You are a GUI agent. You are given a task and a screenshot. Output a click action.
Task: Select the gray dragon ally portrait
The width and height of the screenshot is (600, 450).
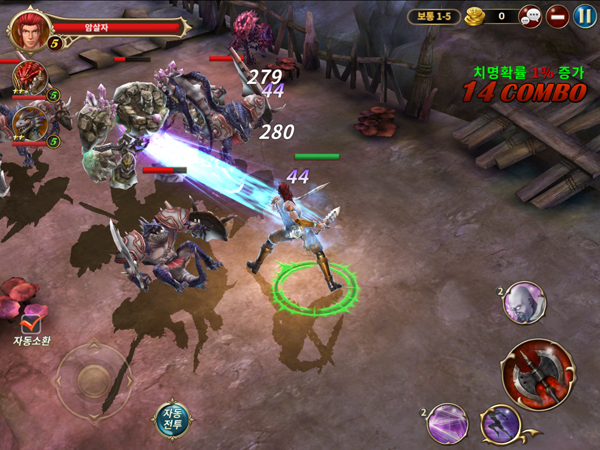click(x=29, y=122)
